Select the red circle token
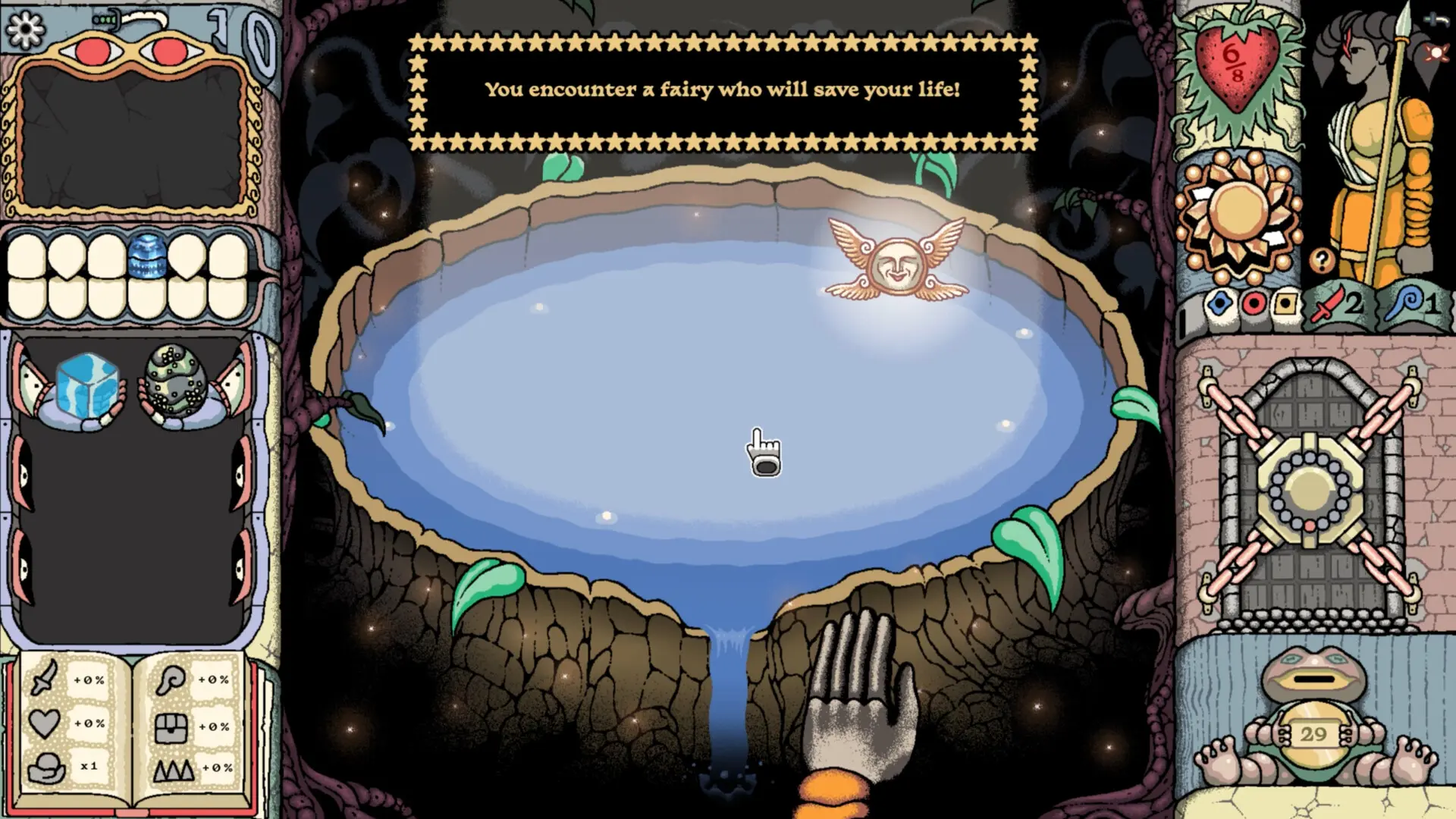Viewport: 1456px width, 819px height. click(1253, 305)
